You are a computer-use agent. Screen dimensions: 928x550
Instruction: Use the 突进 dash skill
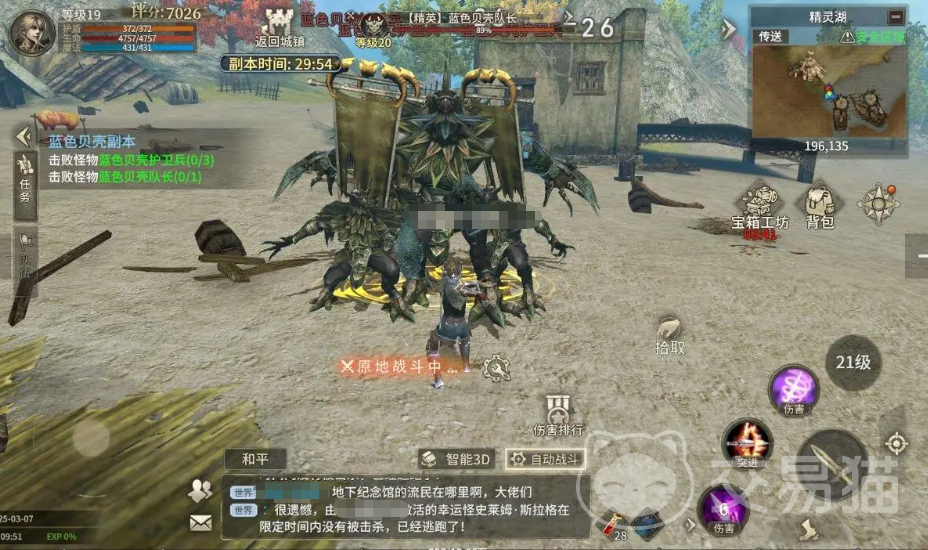[748, 442]
